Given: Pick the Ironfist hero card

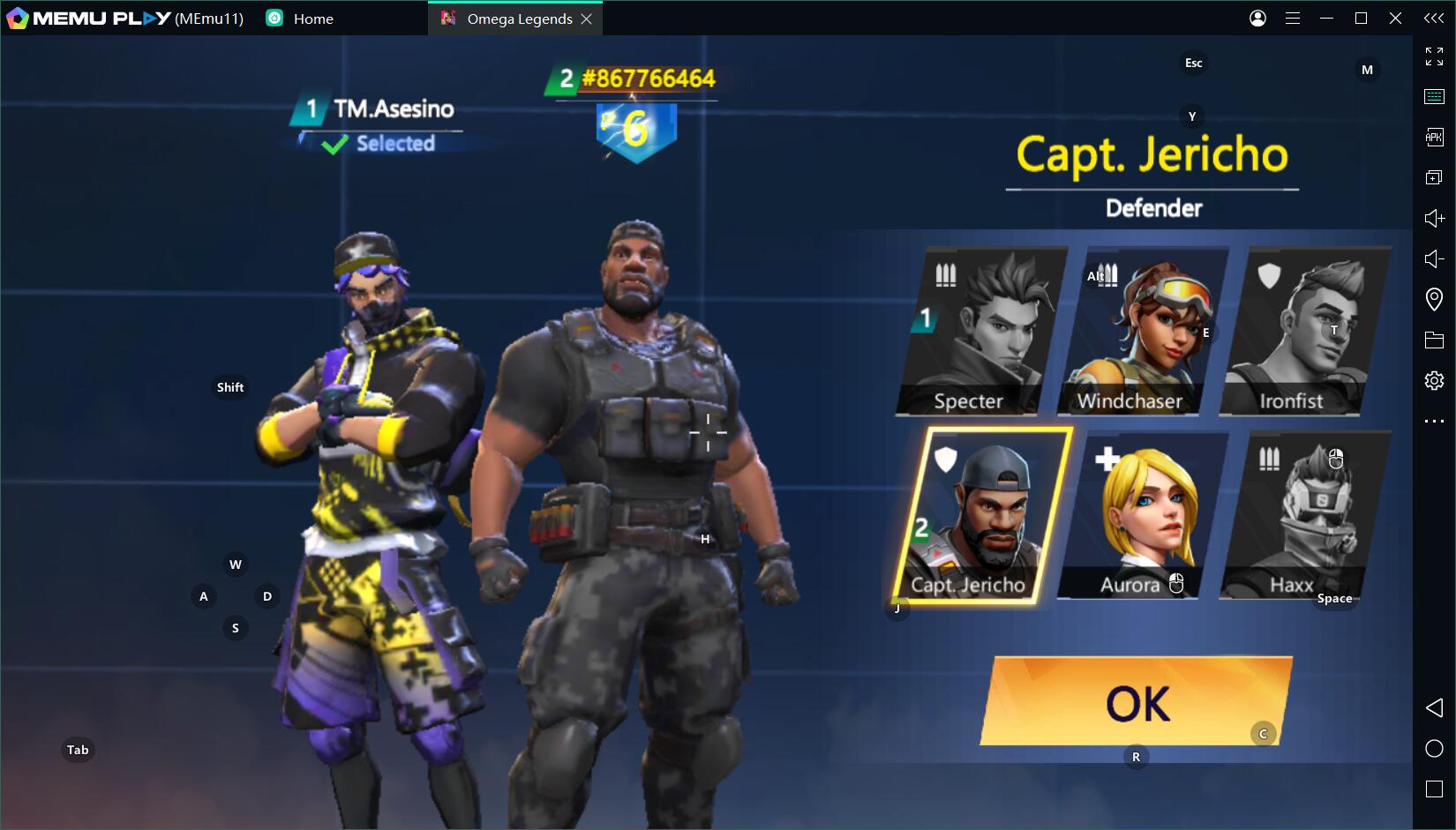Looking at the screenshot, I should [1304, 332].
